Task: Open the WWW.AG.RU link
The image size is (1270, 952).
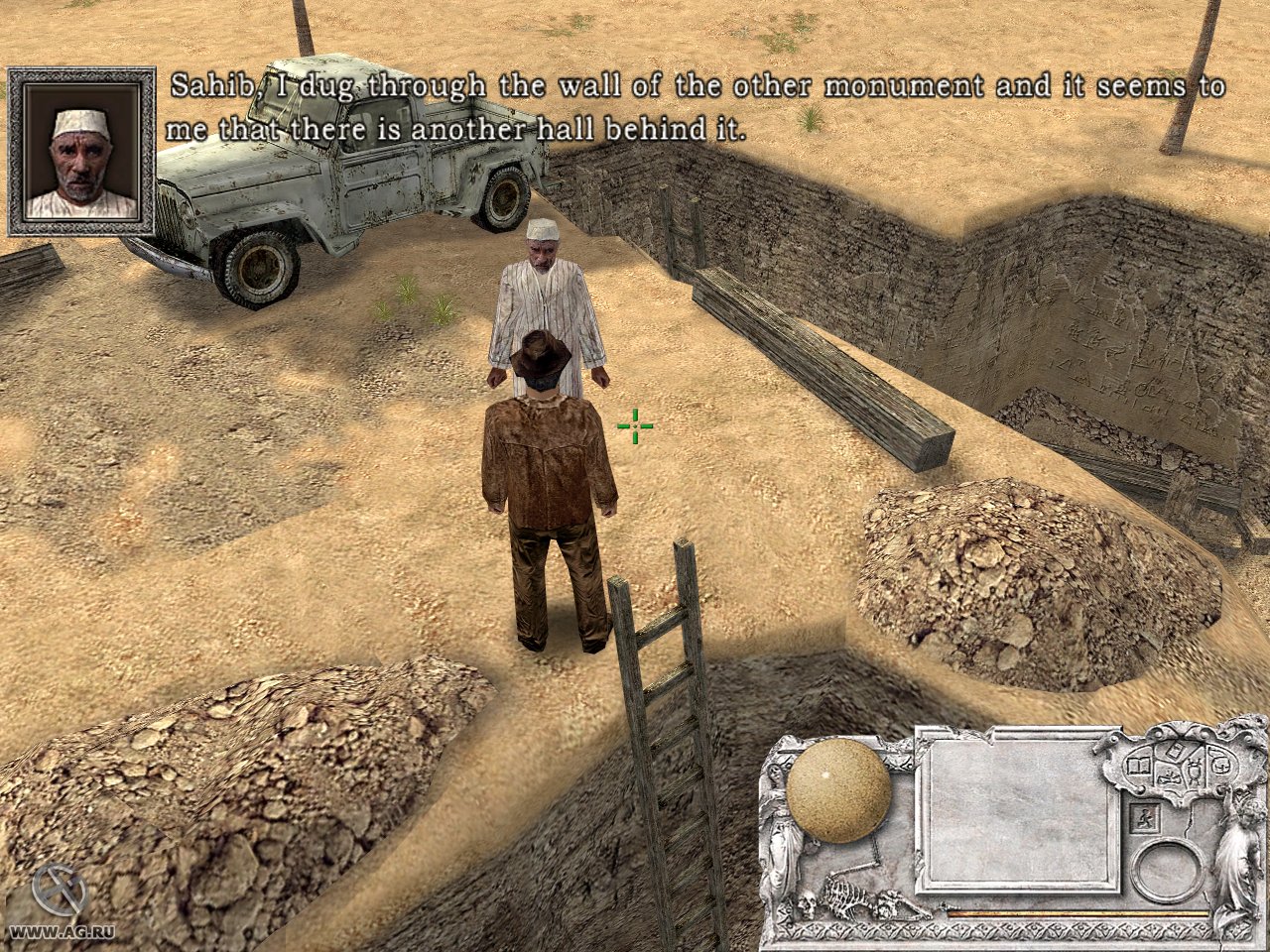Action: point(62,934)
